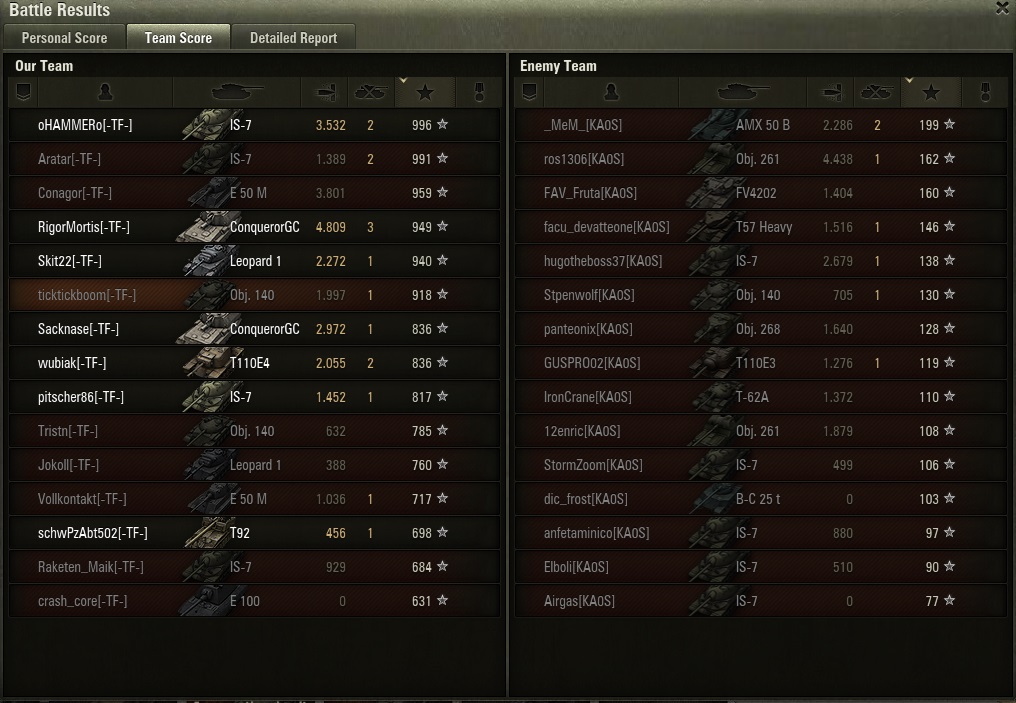The image size is (1016, 703).
Task: Click the ticktickboom[-TF-] player row
Action: tap(87, 295)
